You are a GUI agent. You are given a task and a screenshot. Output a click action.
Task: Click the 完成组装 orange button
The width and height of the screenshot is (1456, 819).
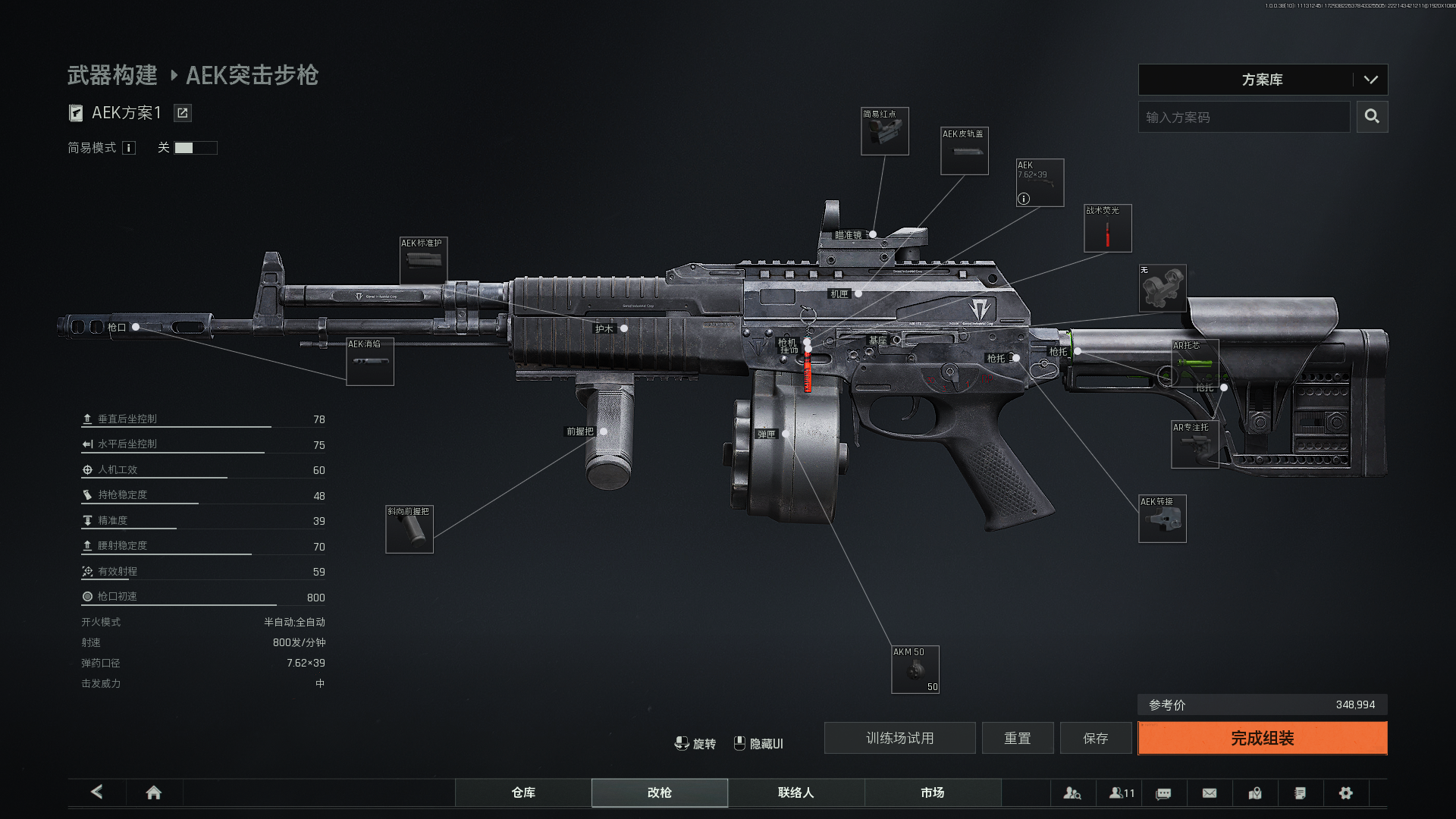(1262, 738)
